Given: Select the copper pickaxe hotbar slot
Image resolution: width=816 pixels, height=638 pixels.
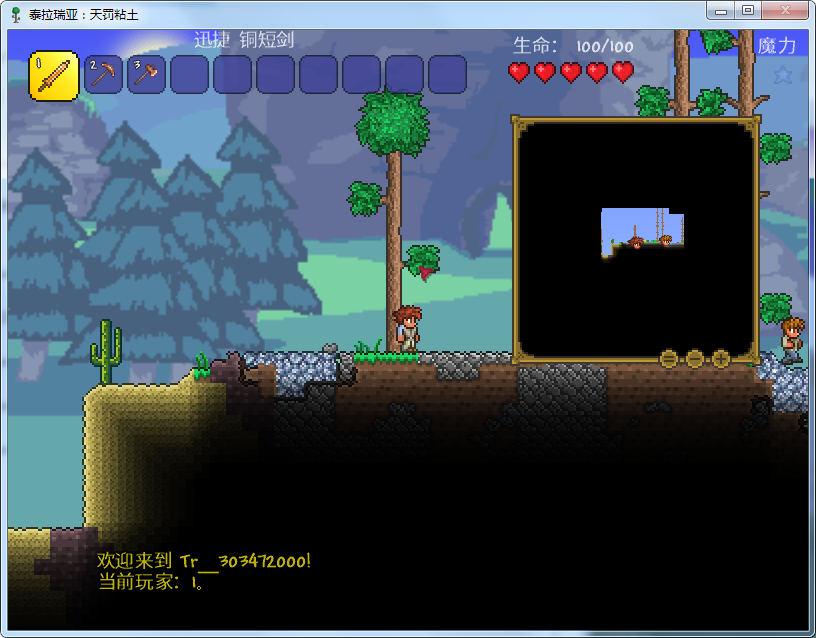Looking at the screenshot, I should tap(103, 75).
